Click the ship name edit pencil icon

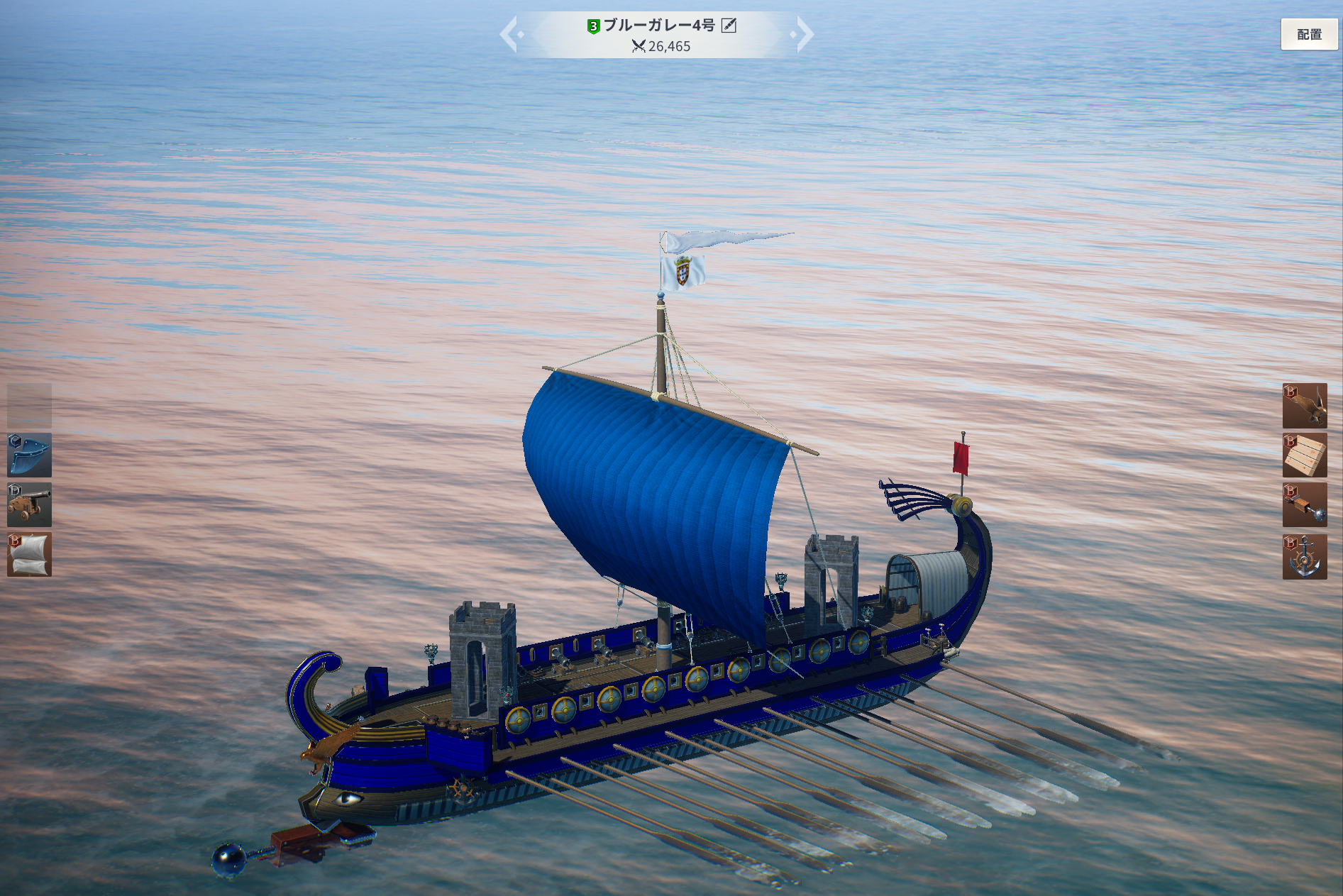pos(729,26)
